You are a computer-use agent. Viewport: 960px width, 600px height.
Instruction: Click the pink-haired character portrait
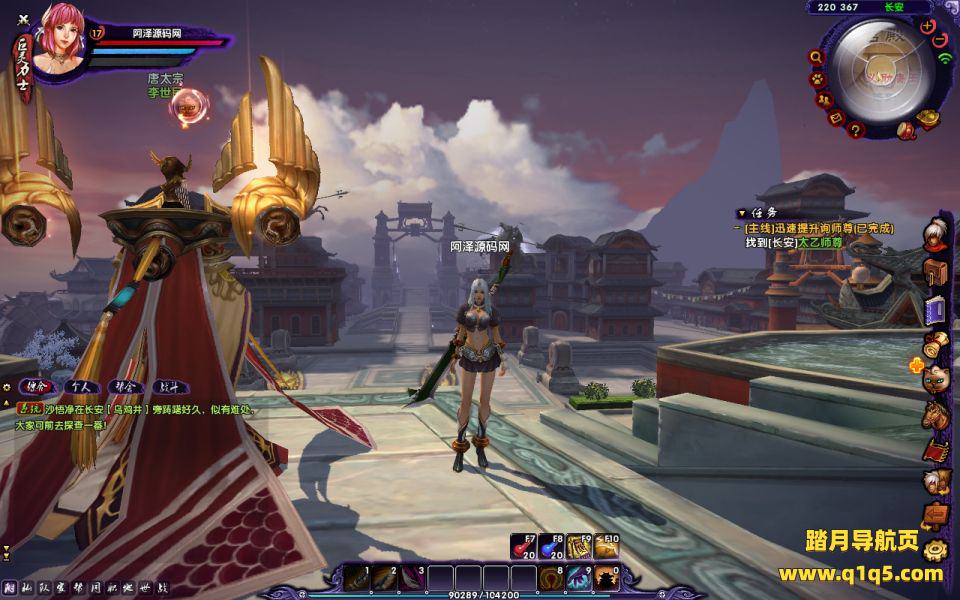[60, 42]
